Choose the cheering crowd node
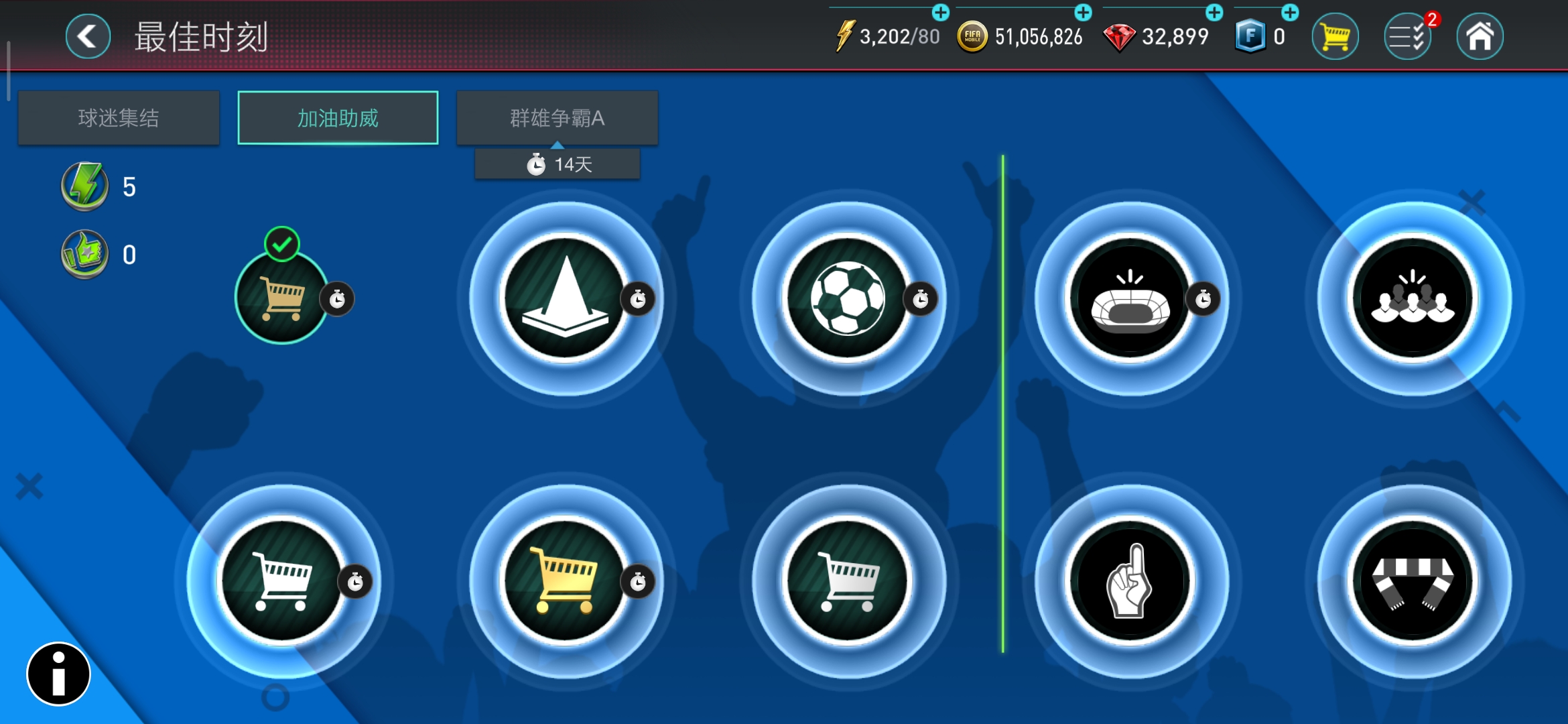 point(1413,298)
